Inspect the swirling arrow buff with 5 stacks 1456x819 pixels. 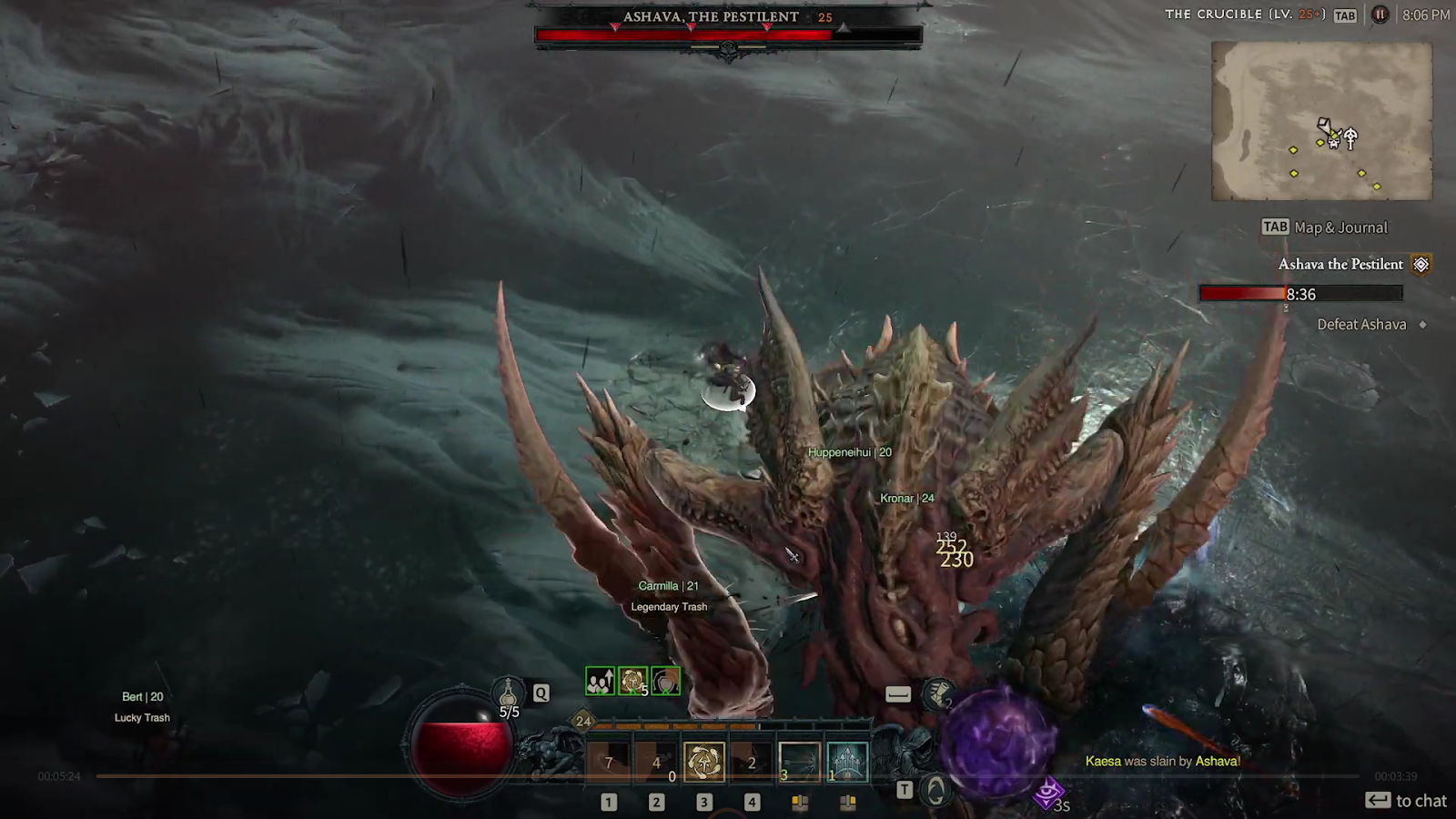[x=632, y=681]
